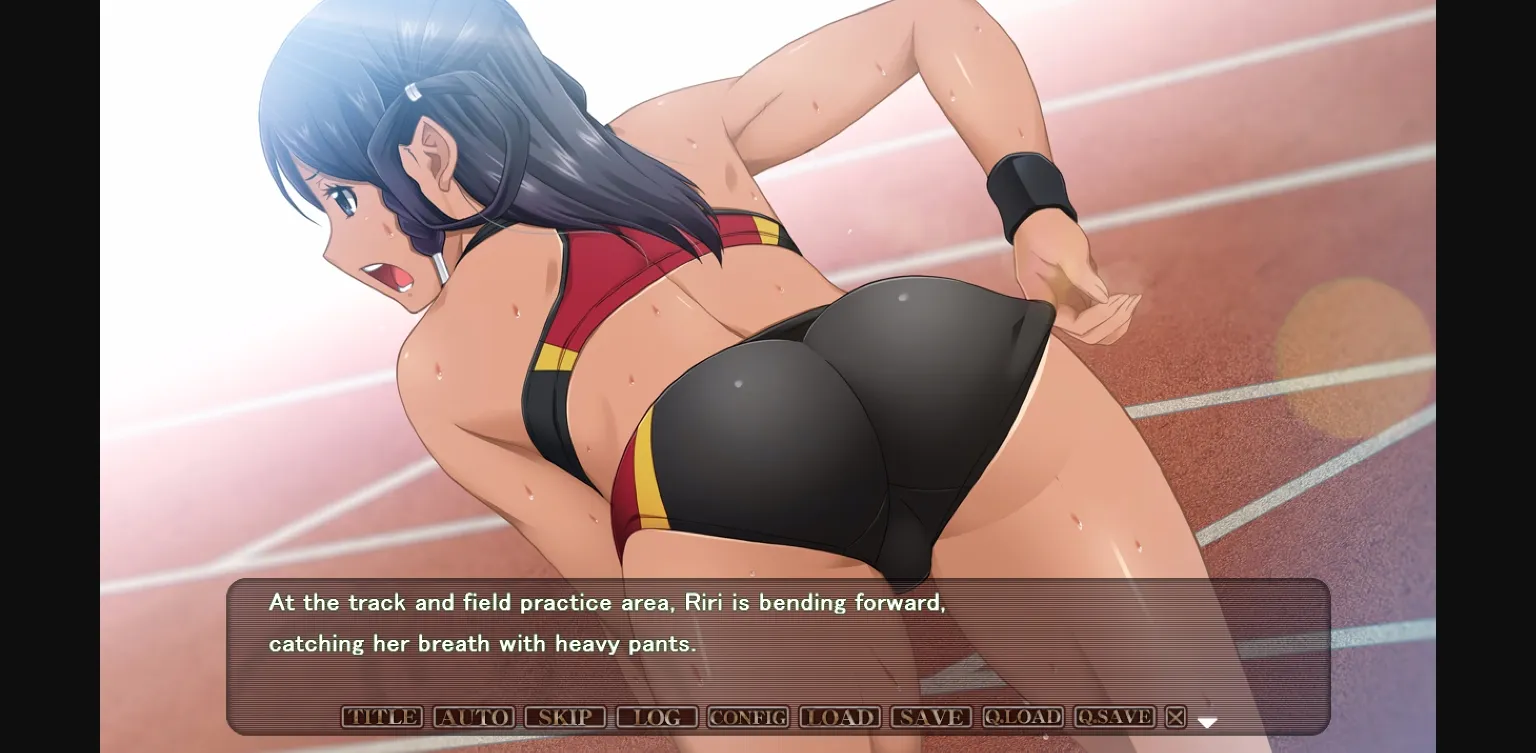Return to the title screen via TITLE

381,717
